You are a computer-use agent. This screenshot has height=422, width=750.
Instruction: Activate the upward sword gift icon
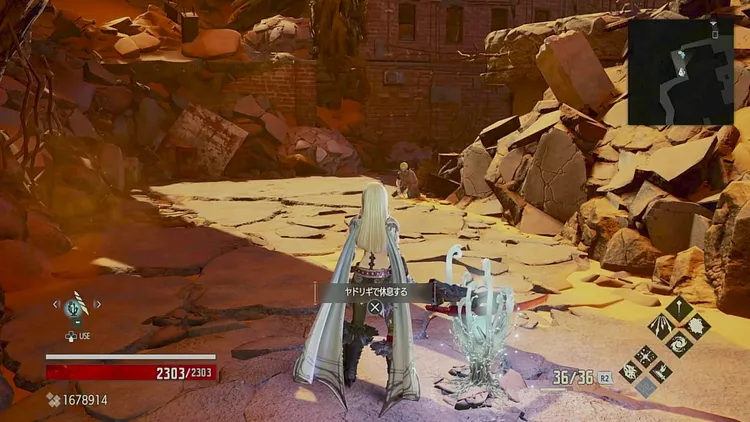click(679, 308)
